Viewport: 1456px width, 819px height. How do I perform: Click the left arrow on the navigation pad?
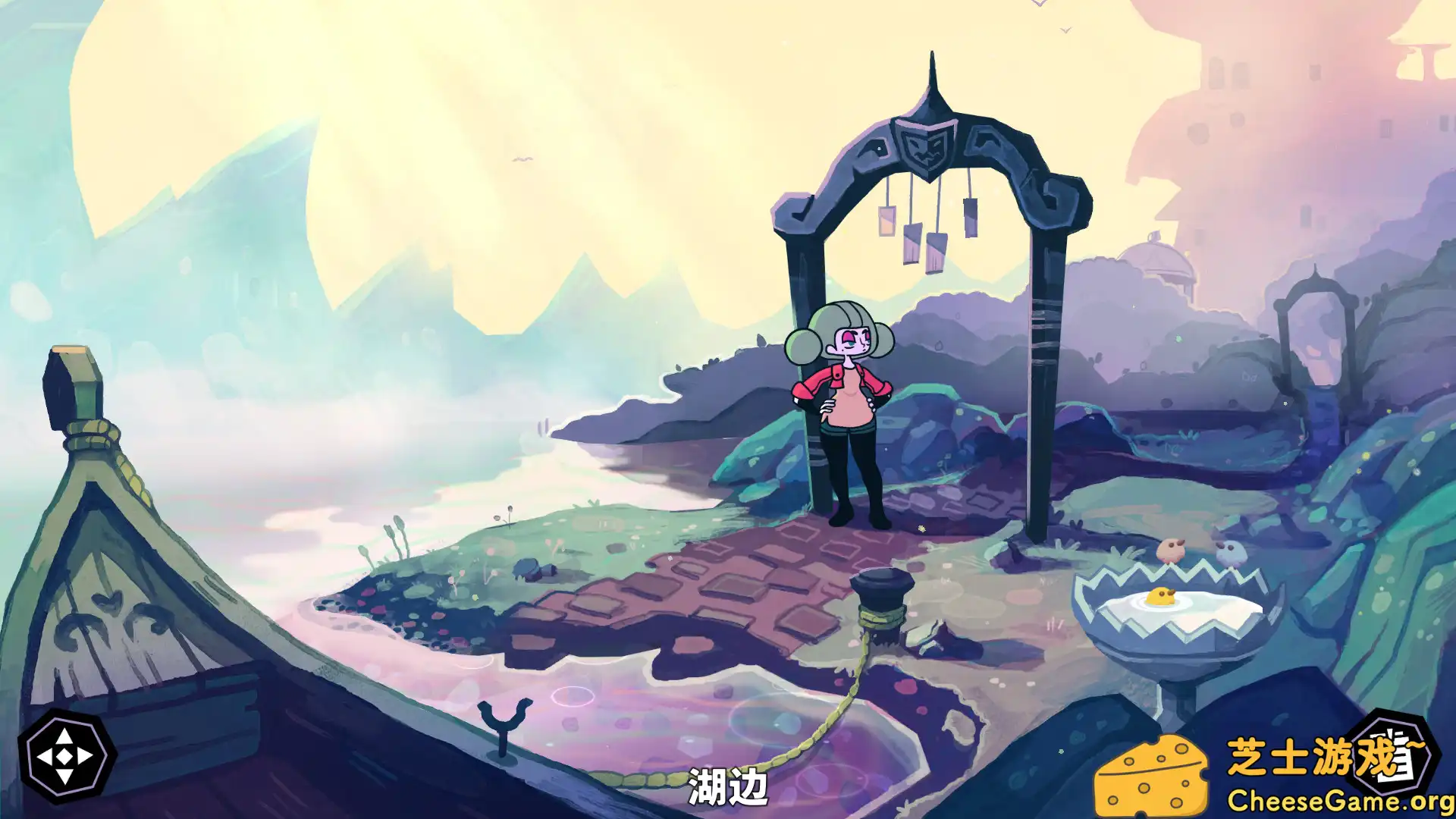click(x=46, y=755)
